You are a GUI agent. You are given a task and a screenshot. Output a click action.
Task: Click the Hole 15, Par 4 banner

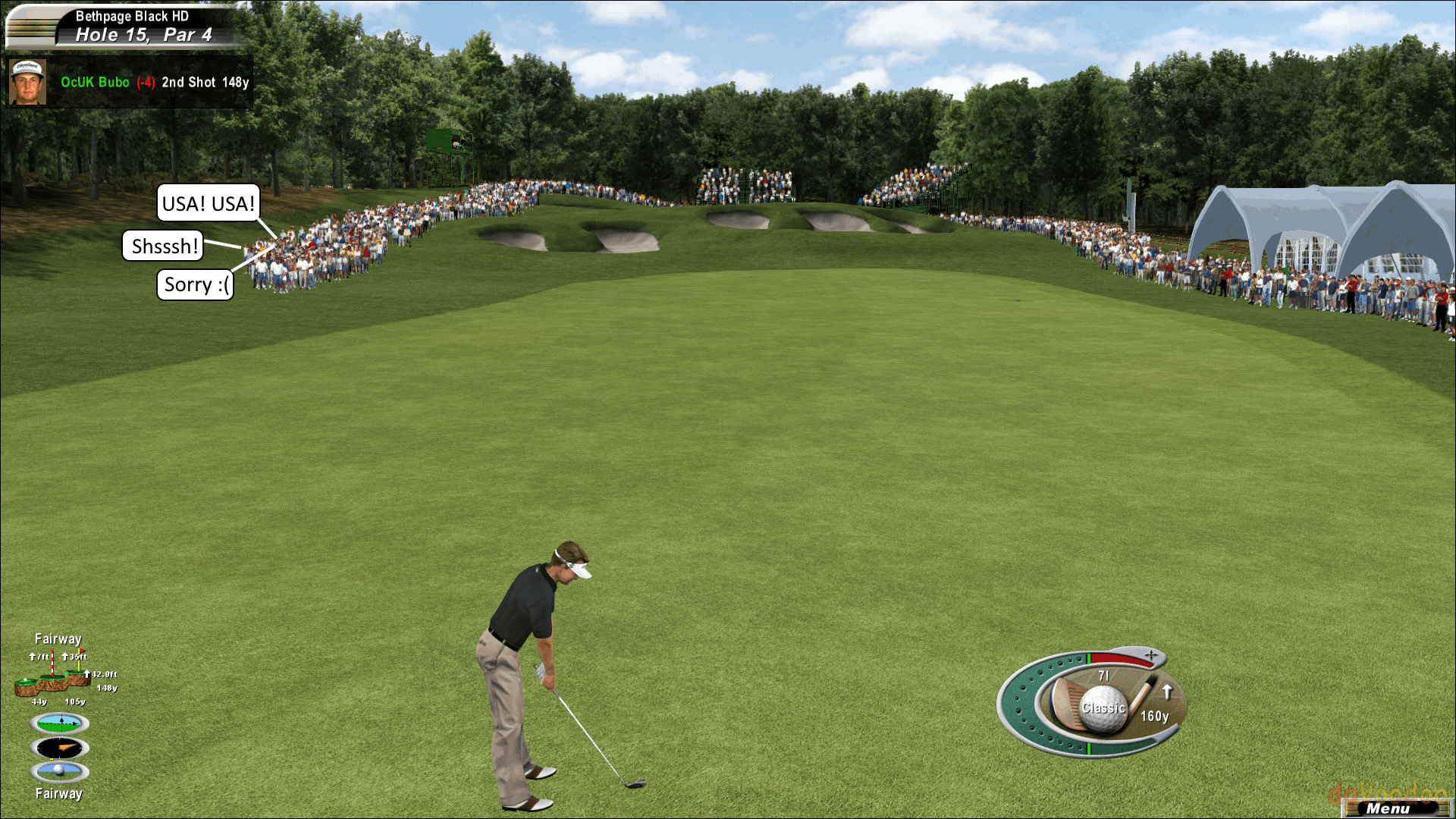143,35
